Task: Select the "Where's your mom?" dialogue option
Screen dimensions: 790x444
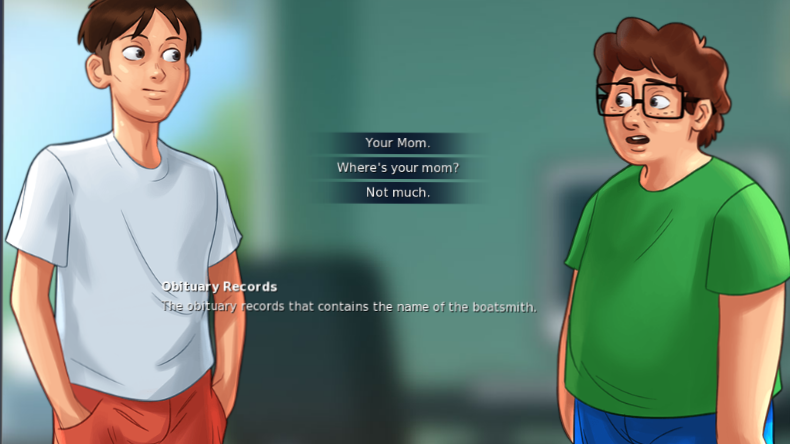Action: (397, 168)
